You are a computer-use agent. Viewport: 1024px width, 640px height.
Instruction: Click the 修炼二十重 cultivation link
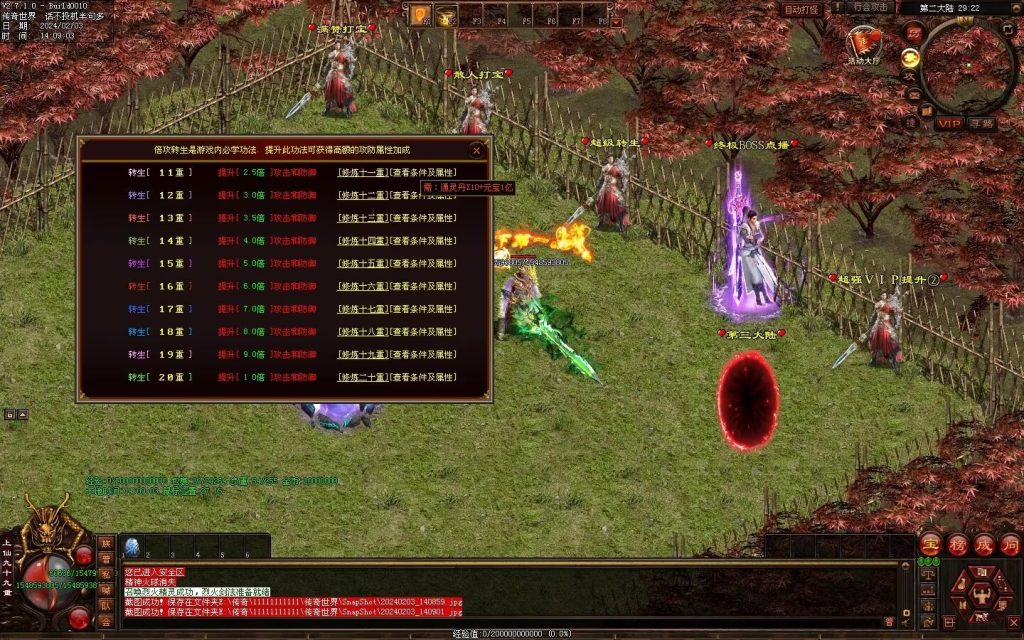pos(362,378)
